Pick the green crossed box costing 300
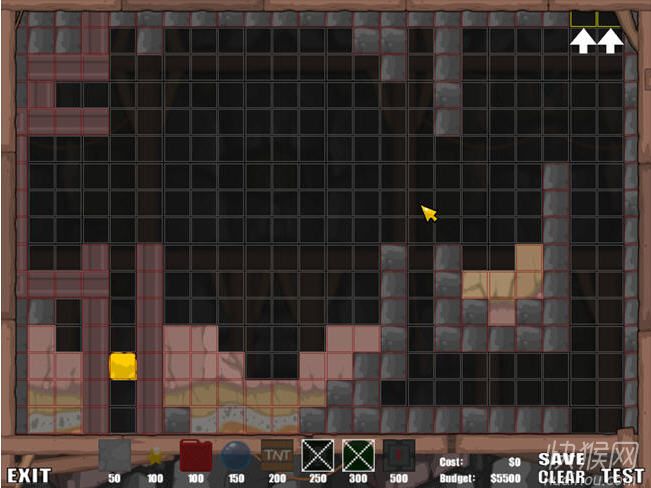The image size is (651, 488). click(358, 455)
